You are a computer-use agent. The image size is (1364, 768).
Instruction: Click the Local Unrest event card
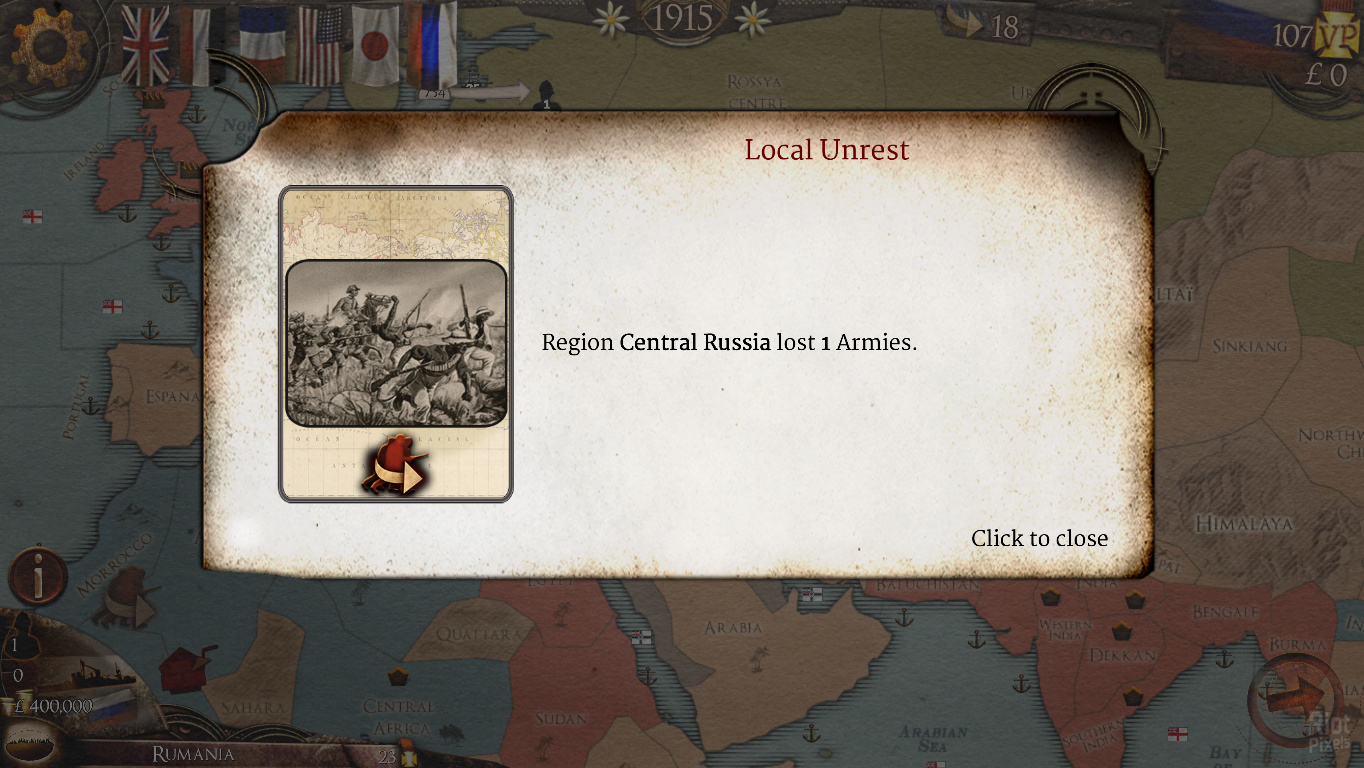click(396, 343)
